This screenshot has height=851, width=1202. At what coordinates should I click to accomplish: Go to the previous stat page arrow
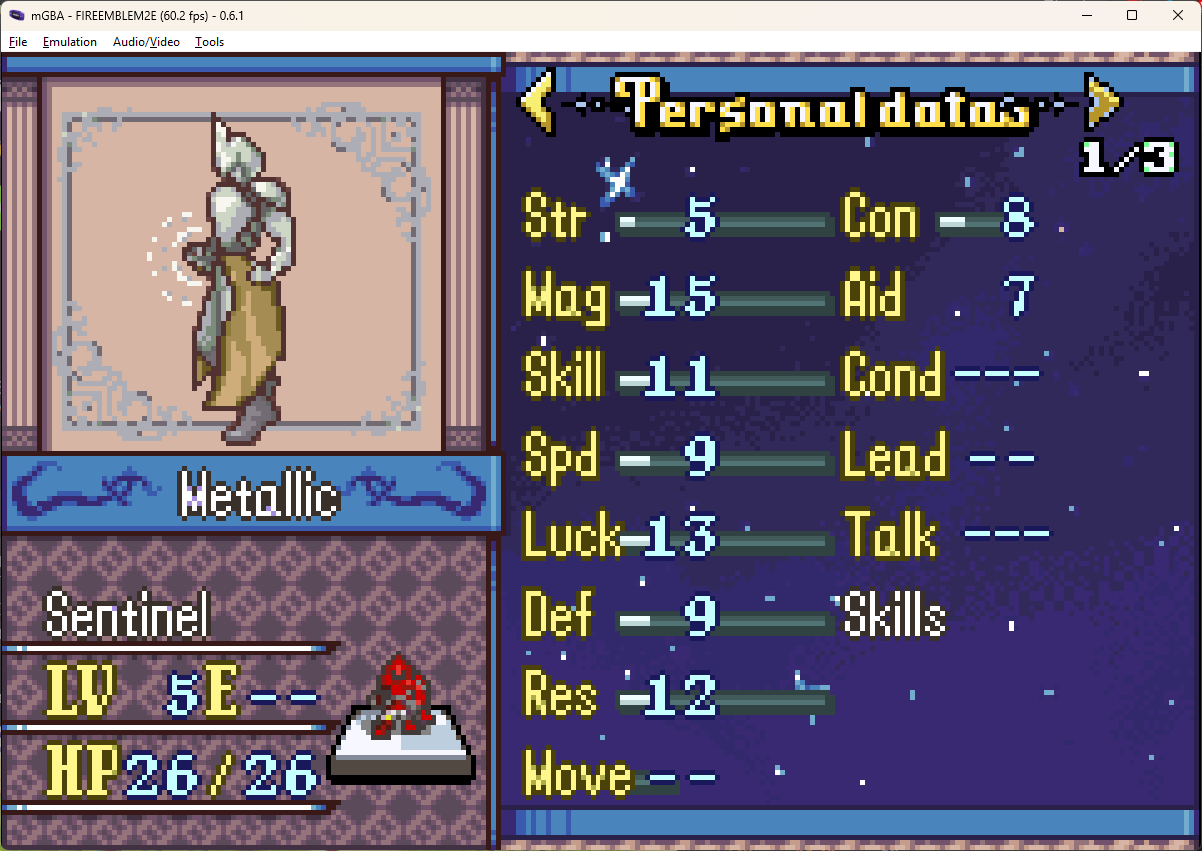click(535, 102)
